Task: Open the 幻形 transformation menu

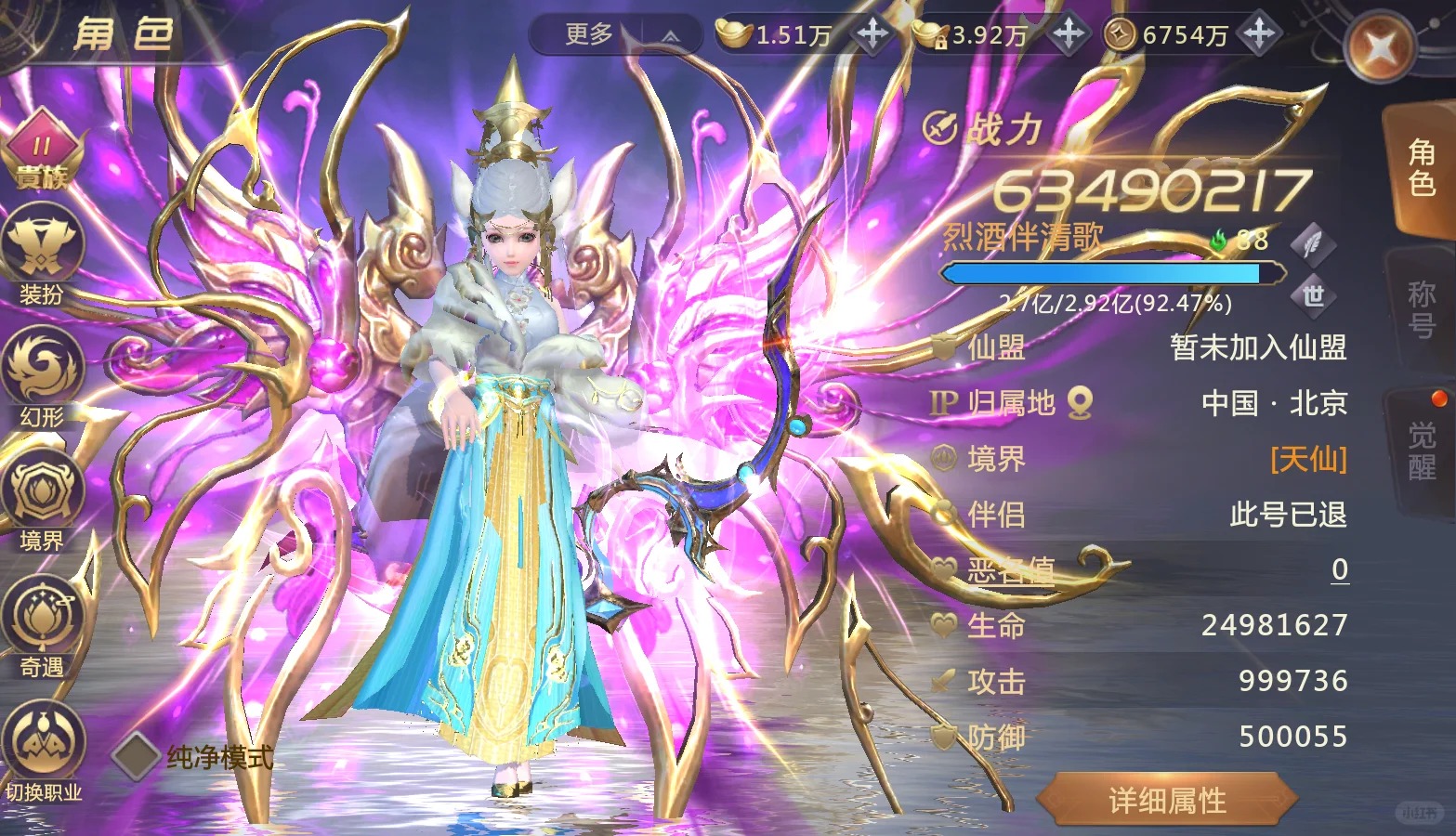Action: 43,376
